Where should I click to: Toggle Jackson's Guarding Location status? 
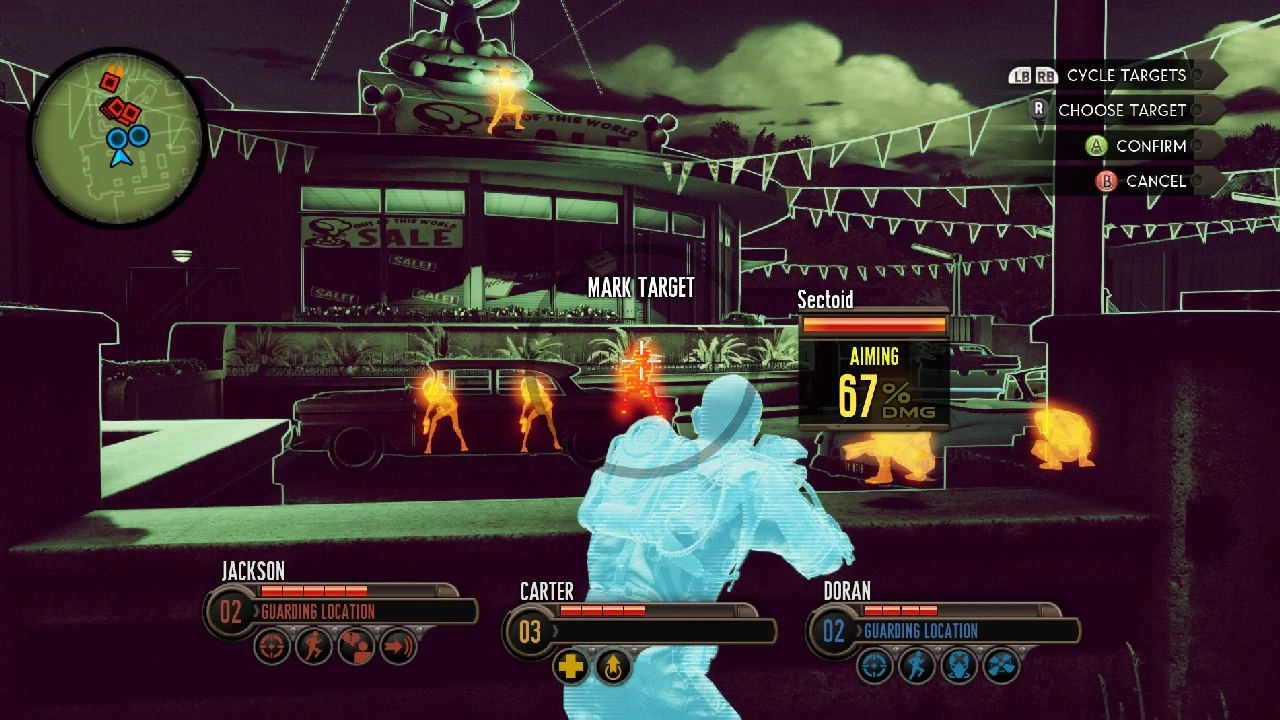tap(318, 612)
